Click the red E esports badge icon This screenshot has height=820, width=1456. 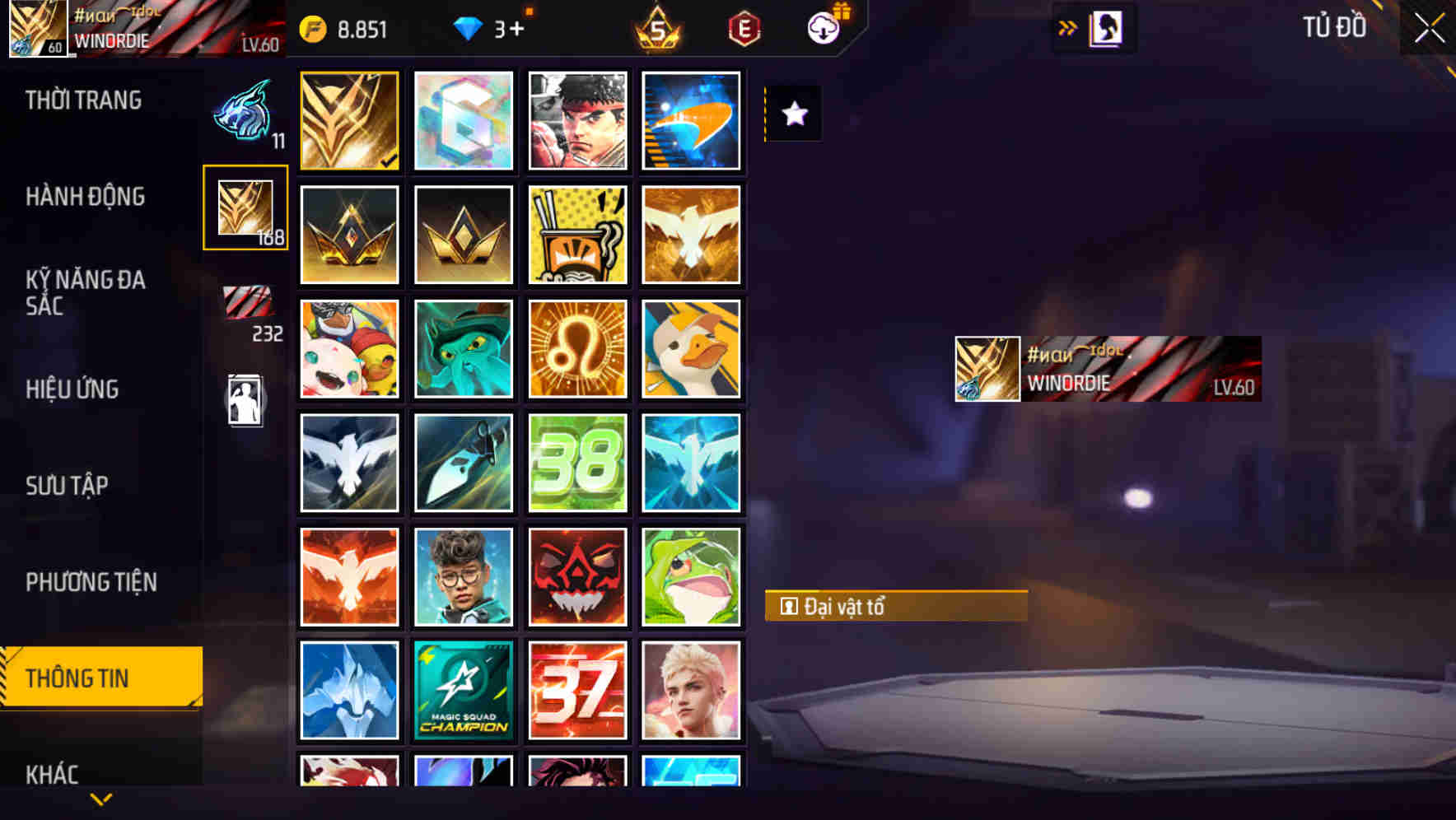pyautogui.click(x=744, y=30)
